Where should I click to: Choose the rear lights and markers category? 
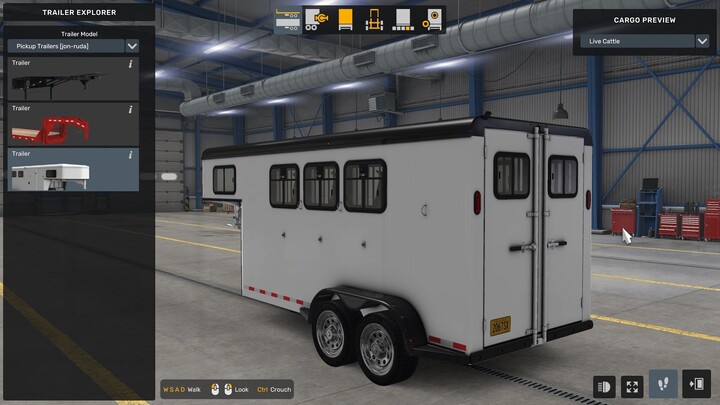(403, 20)
